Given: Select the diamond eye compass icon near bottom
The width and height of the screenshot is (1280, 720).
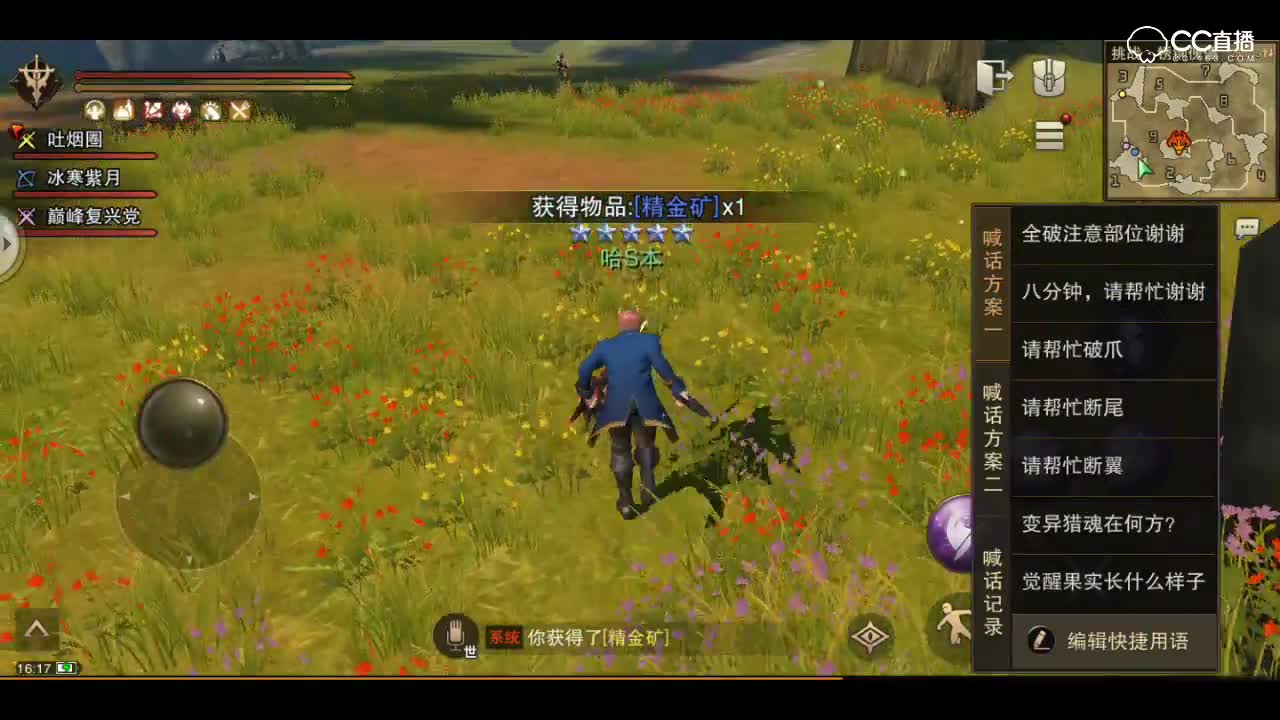Looking at the screenshot, I should pyautogui.click(x=871, y=637).
